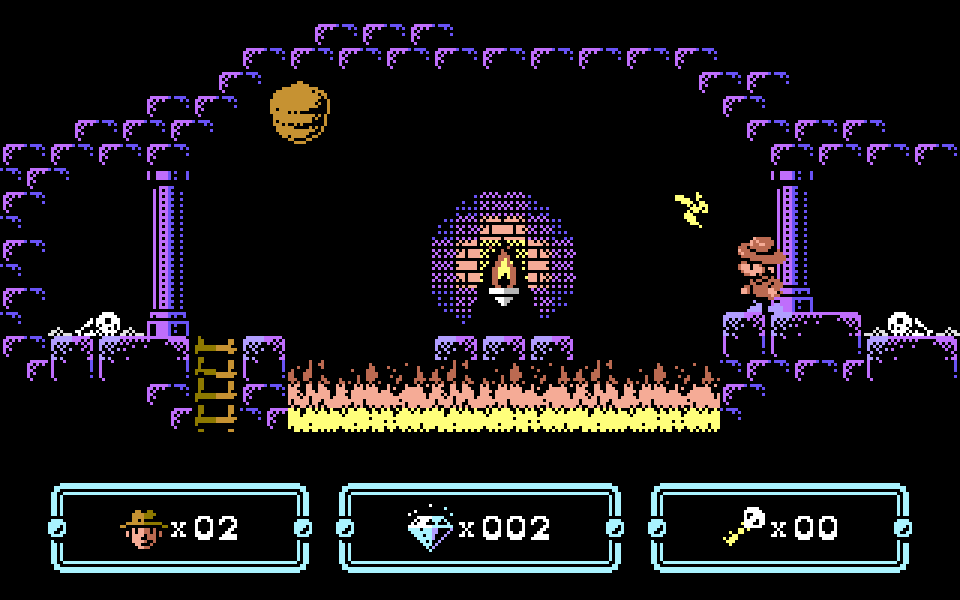Viewport: 960px width, 600px height.
Task: Click the key inventory icon
Action: click(x=744, y=526)
